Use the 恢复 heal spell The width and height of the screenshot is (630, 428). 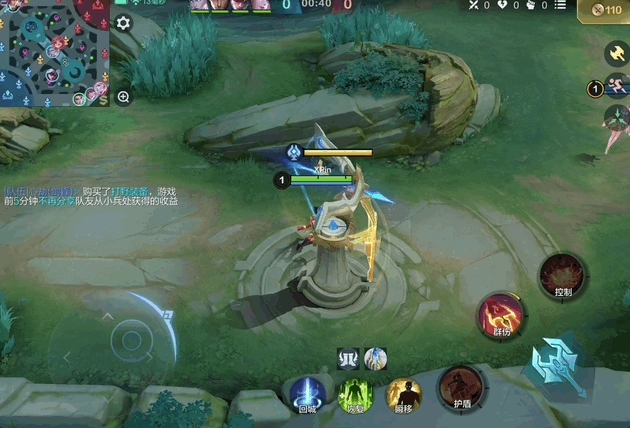tap(355, 394)
